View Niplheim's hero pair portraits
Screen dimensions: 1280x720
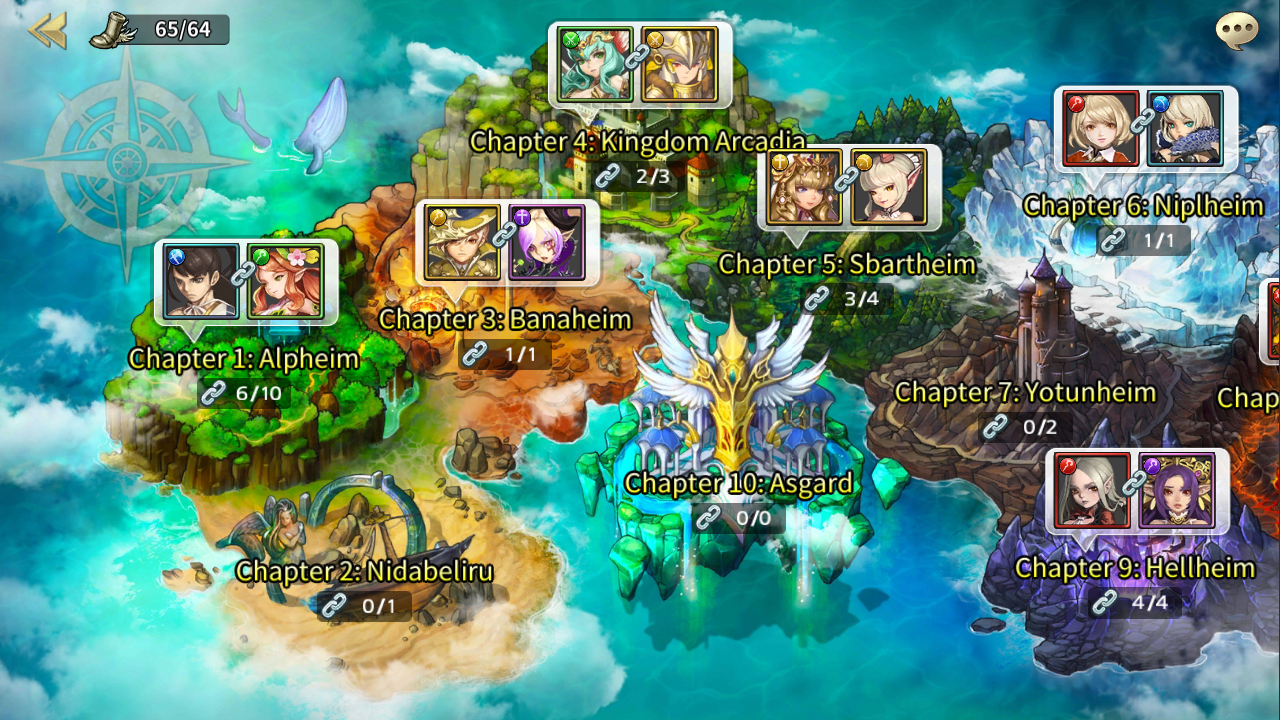1145,128
